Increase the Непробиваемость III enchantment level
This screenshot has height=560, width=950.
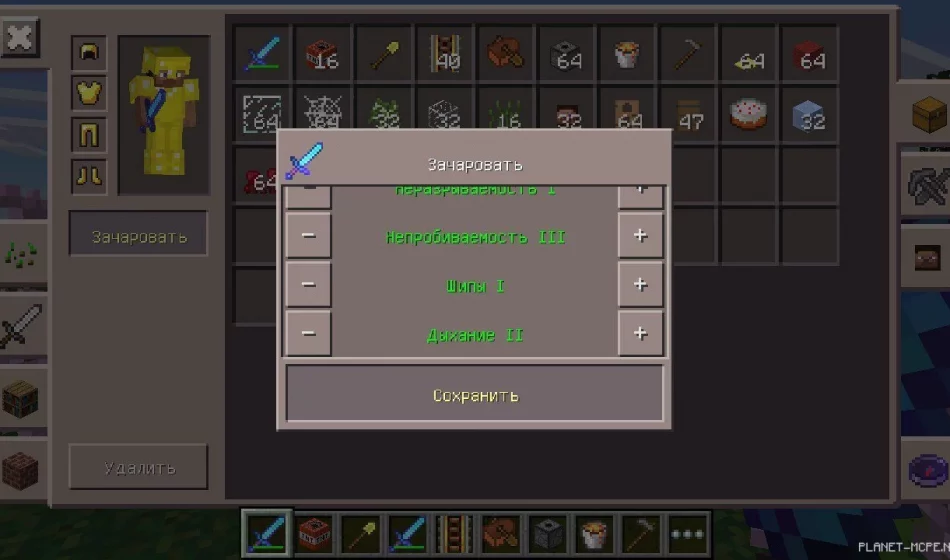click(640, 236)
